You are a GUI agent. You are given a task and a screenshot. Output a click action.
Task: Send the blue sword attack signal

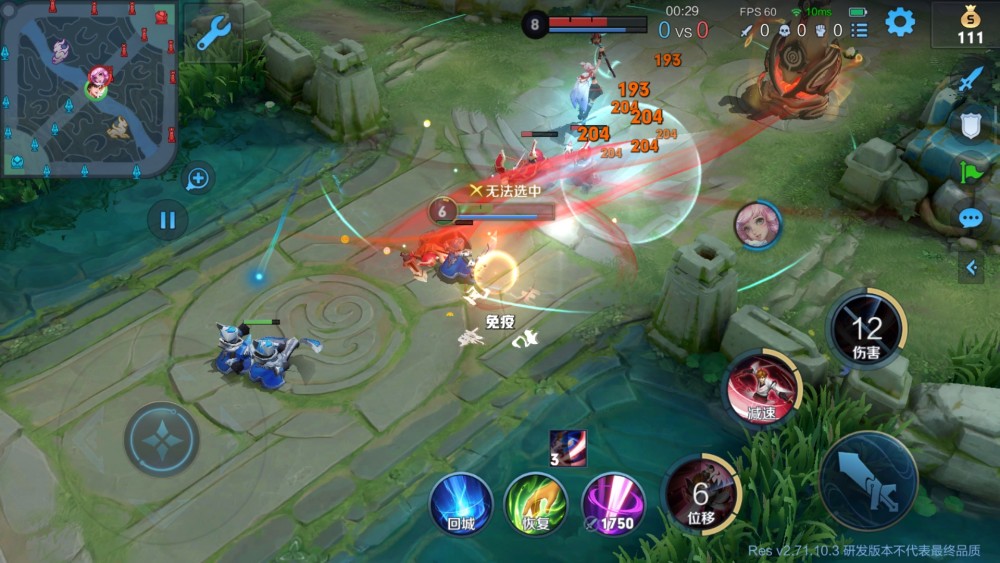click(970, 80)
